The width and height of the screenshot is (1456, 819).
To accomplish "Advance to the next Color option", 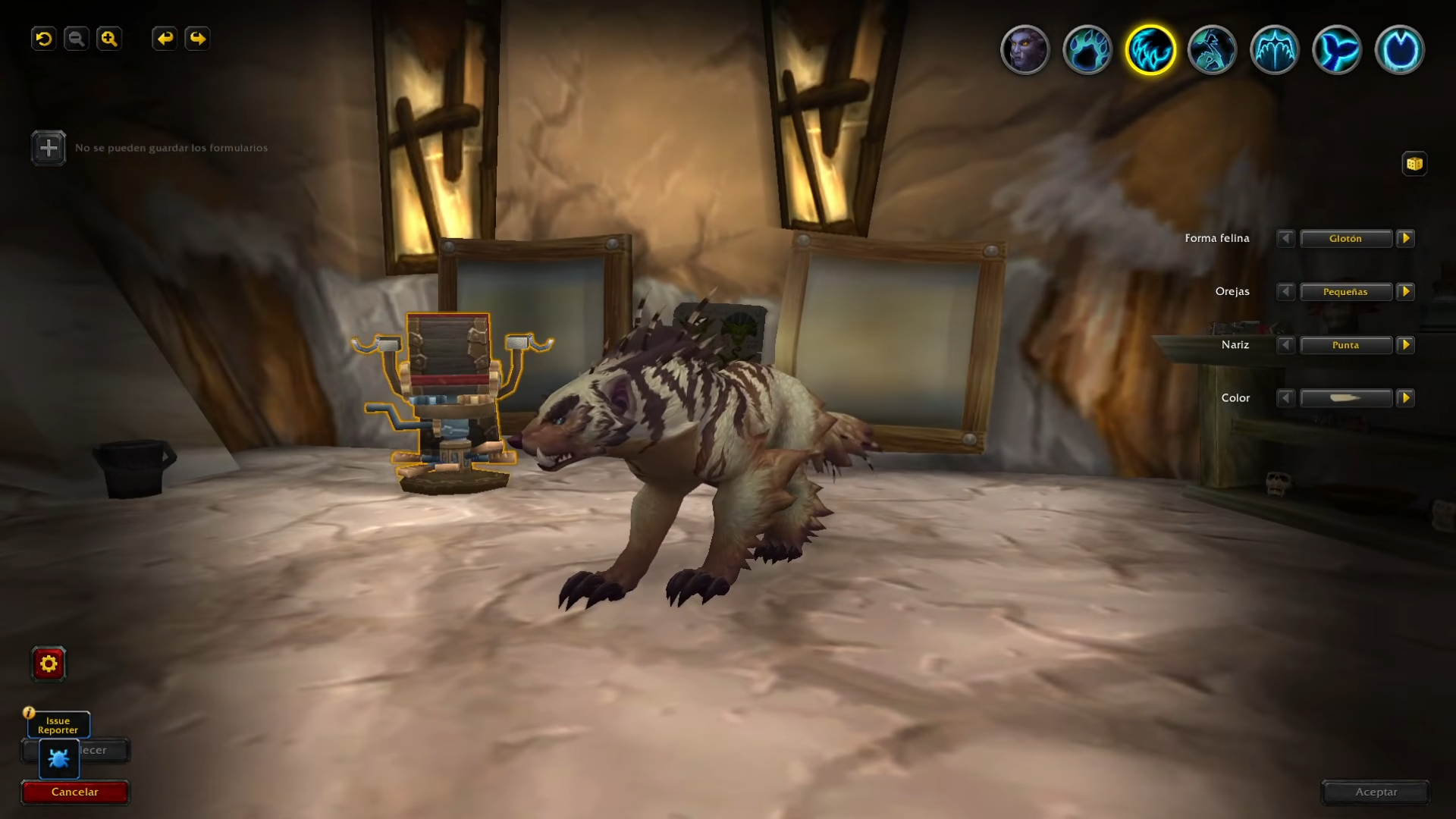I will [1406, 398].
